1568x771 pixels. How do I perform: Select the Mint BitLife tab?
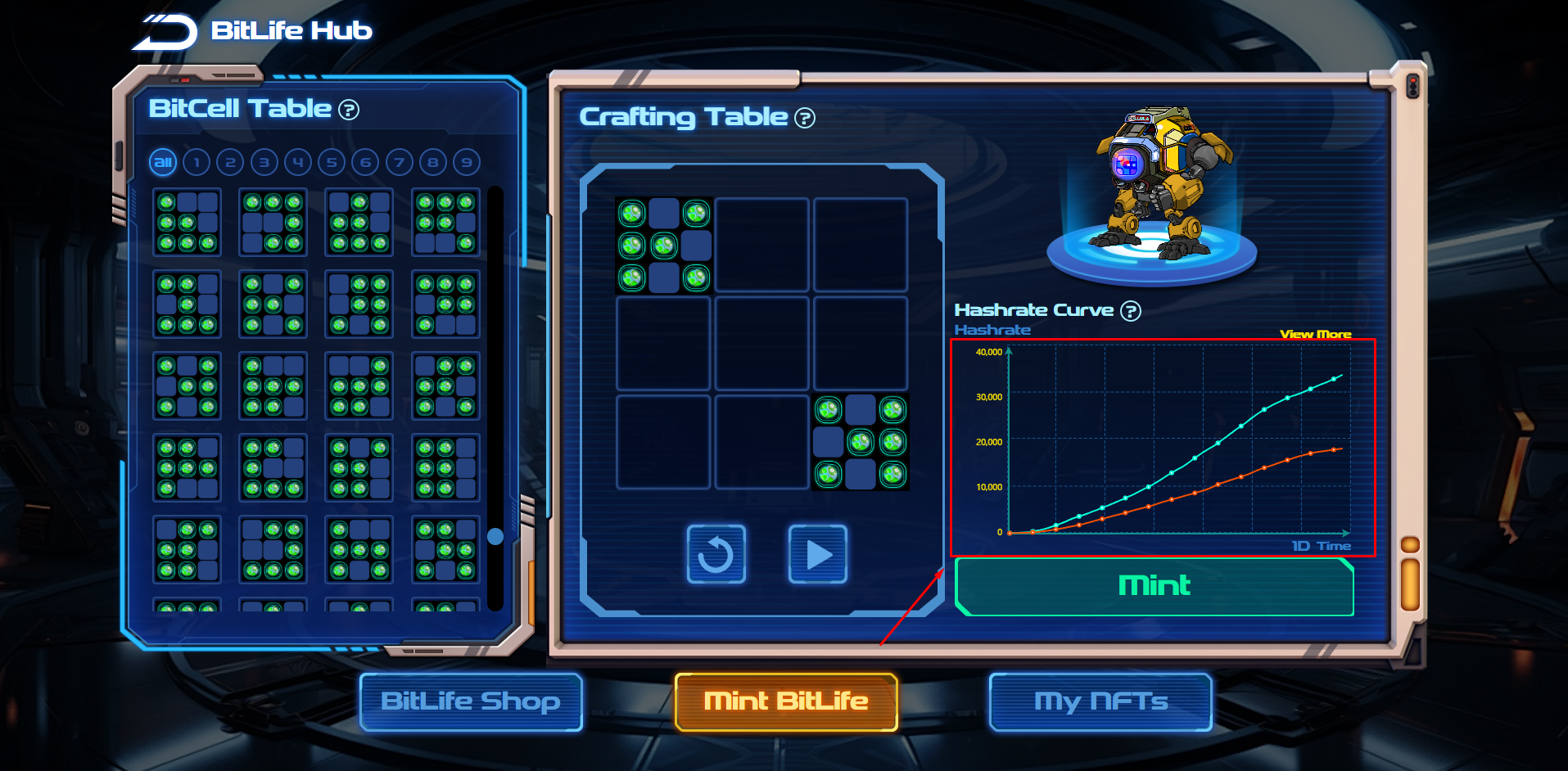pos(786,701)
